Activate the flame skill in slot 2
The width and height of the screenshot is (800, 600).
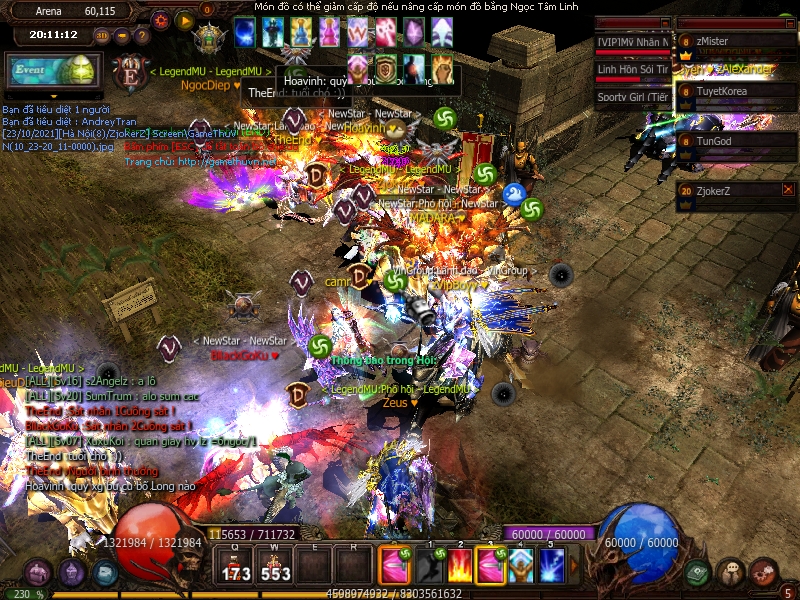[x=459, y=567]
